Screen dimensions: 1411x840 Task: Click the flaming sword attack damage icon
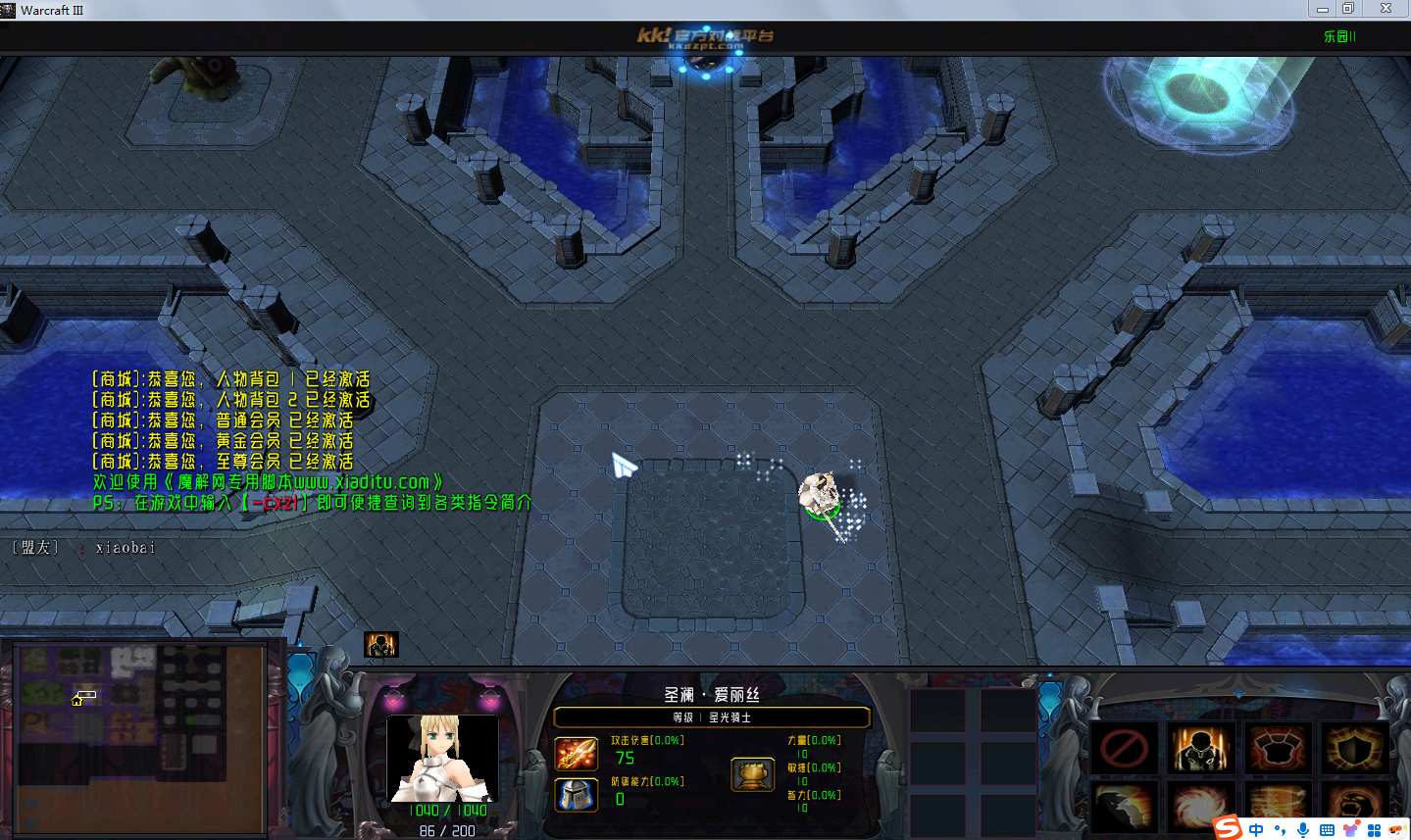[x=577, y=754]
